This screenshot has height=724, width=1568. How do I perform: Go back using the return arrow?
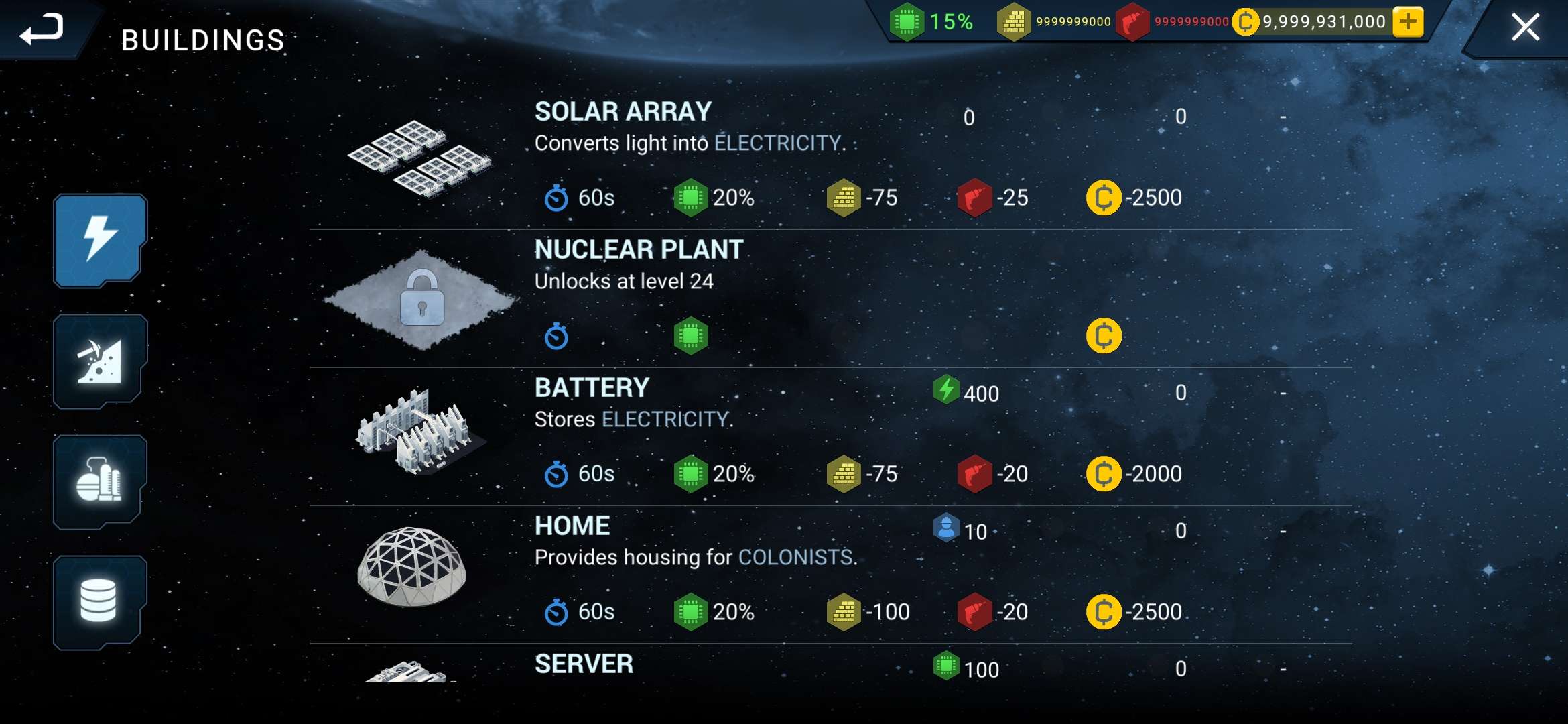point(42,29)
